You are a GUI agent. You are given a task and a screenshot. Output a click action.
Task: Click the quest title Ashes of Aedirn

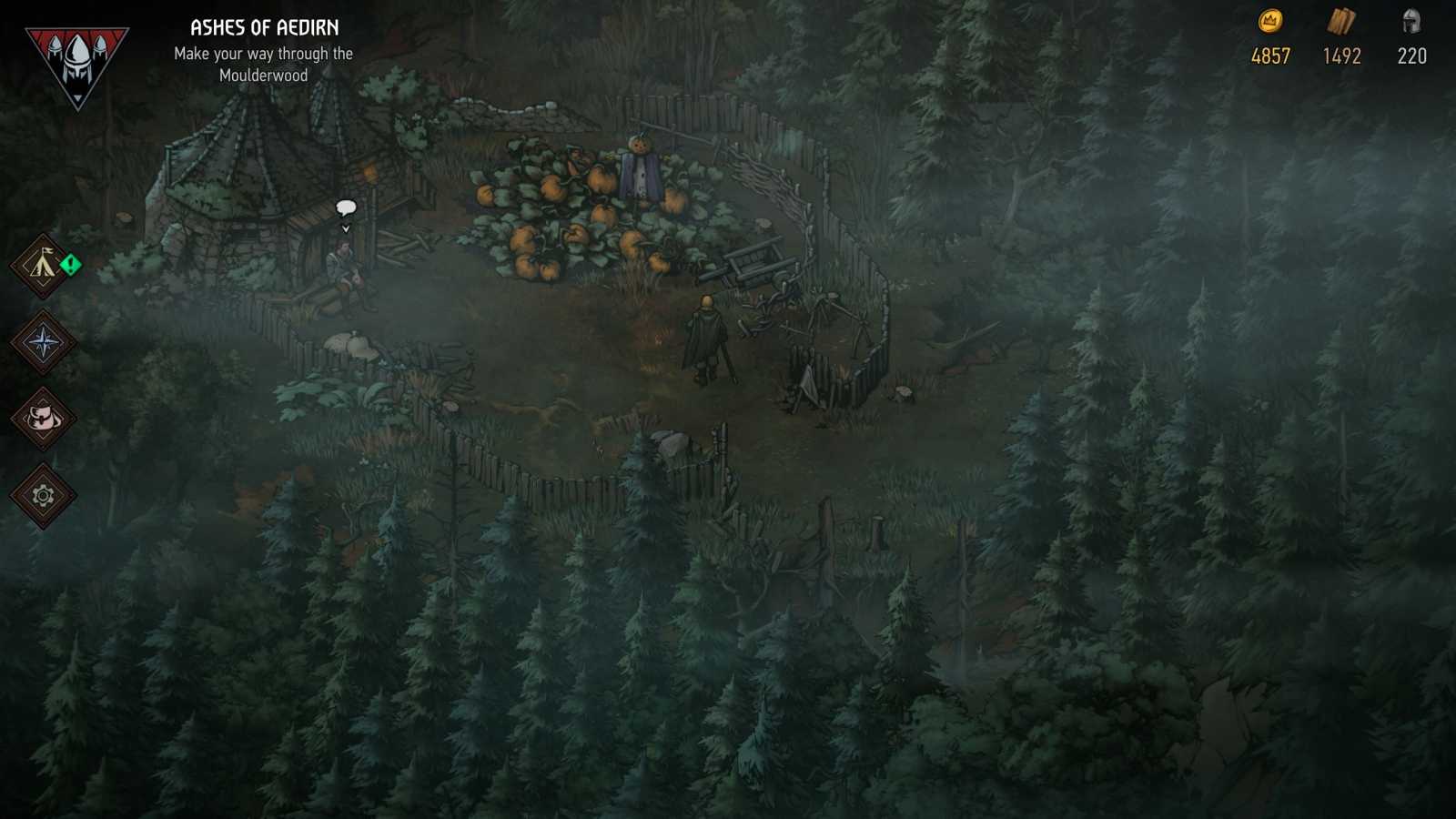click(x=263, y=27)
